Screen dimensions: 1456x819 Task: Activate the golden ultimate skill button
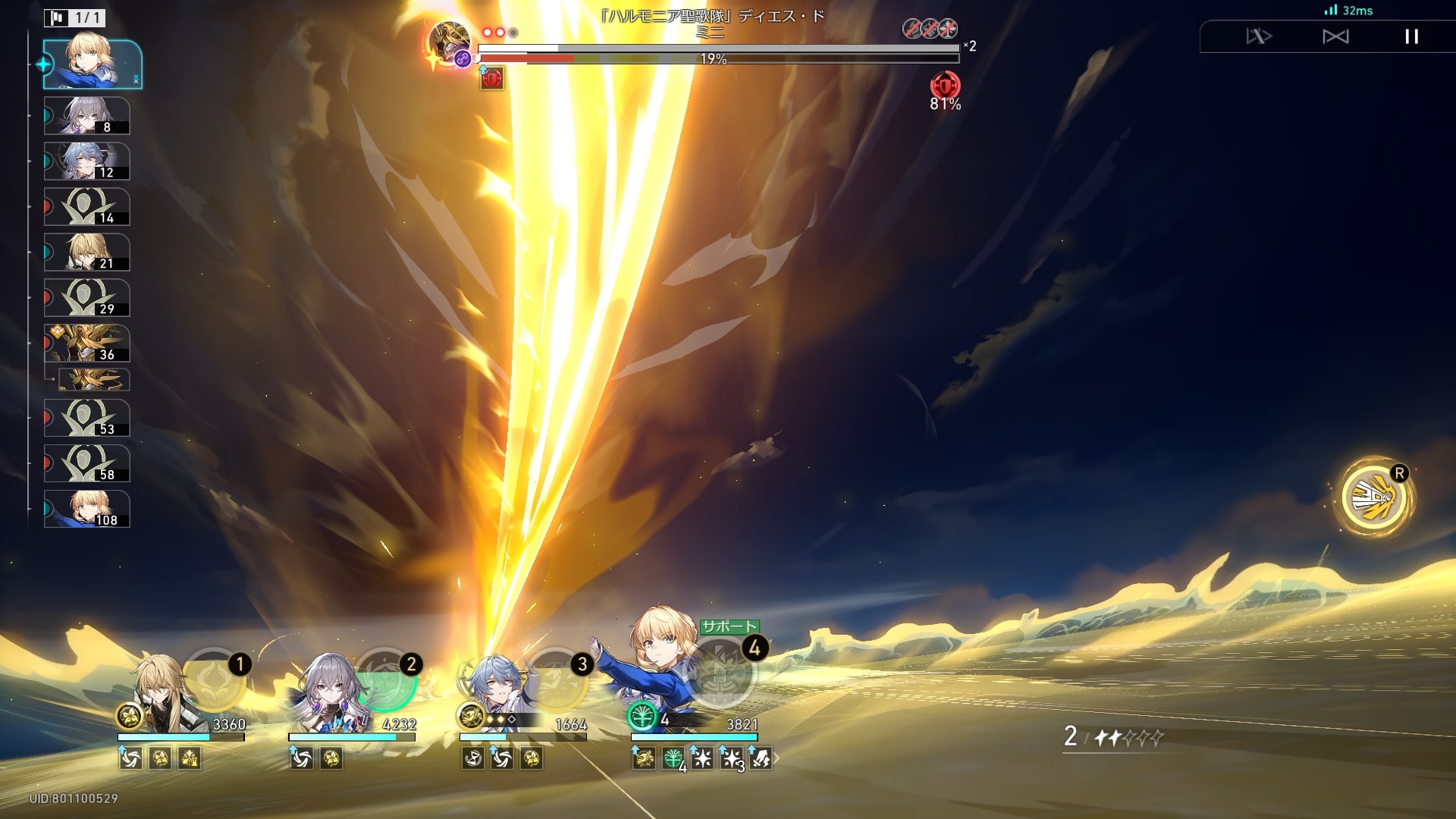tap(1373, 498)
